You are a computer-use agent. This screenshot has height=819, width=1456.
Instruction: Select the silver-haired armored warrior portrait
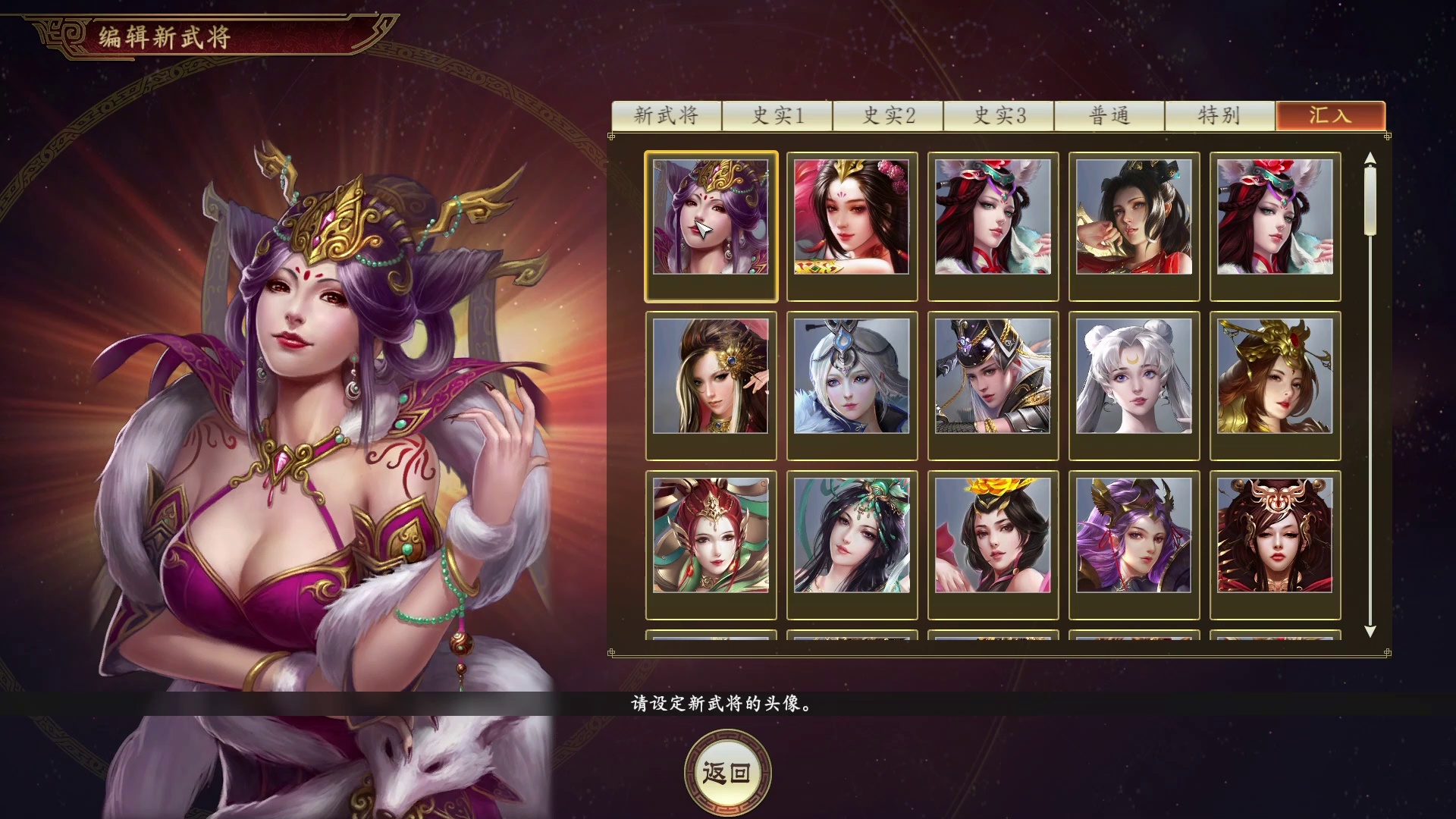(993, 383)
